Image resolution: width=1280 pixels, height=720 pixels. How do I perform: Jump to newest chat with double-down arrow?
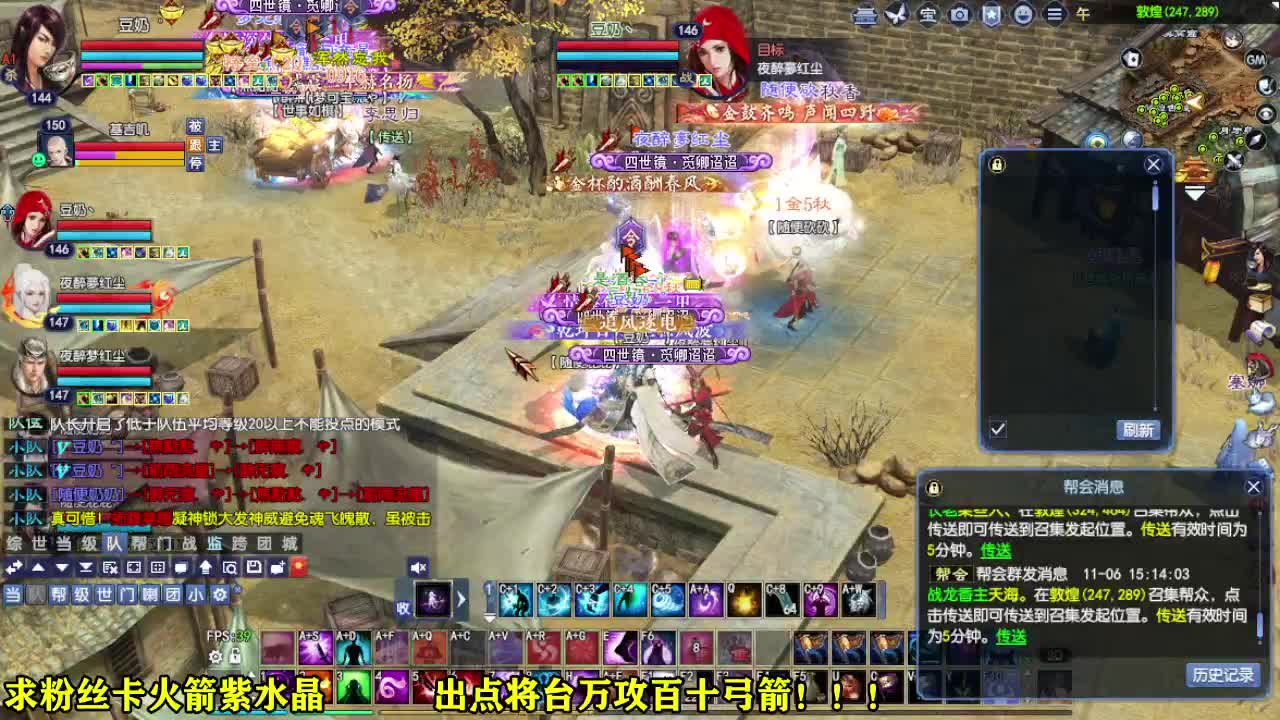click(85, 566)
